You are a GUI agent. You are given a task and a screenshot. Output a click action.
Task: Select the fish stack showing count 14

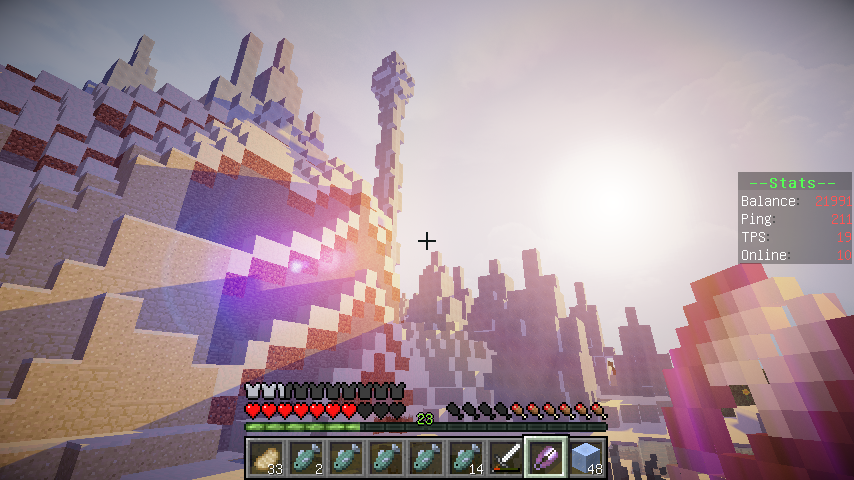pyautogui.click(x=466, y=458)
